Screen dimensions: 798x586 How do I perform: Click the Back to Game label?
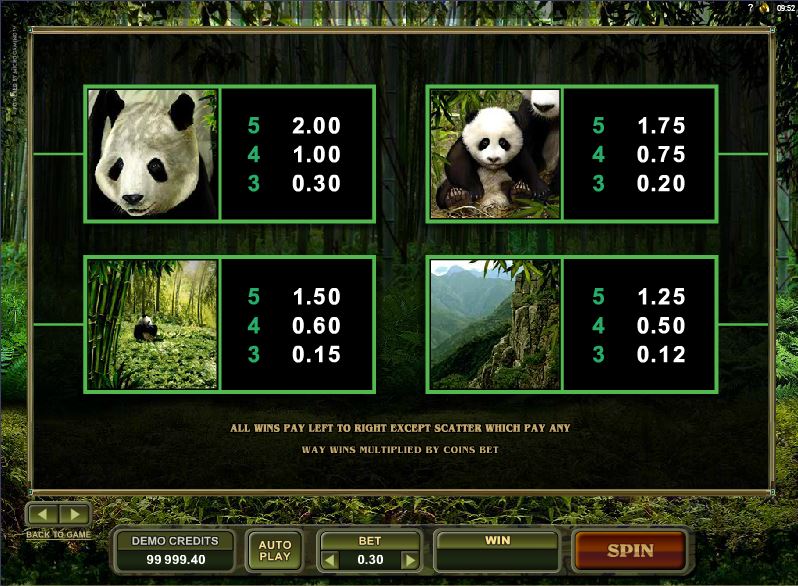point(58,535)
